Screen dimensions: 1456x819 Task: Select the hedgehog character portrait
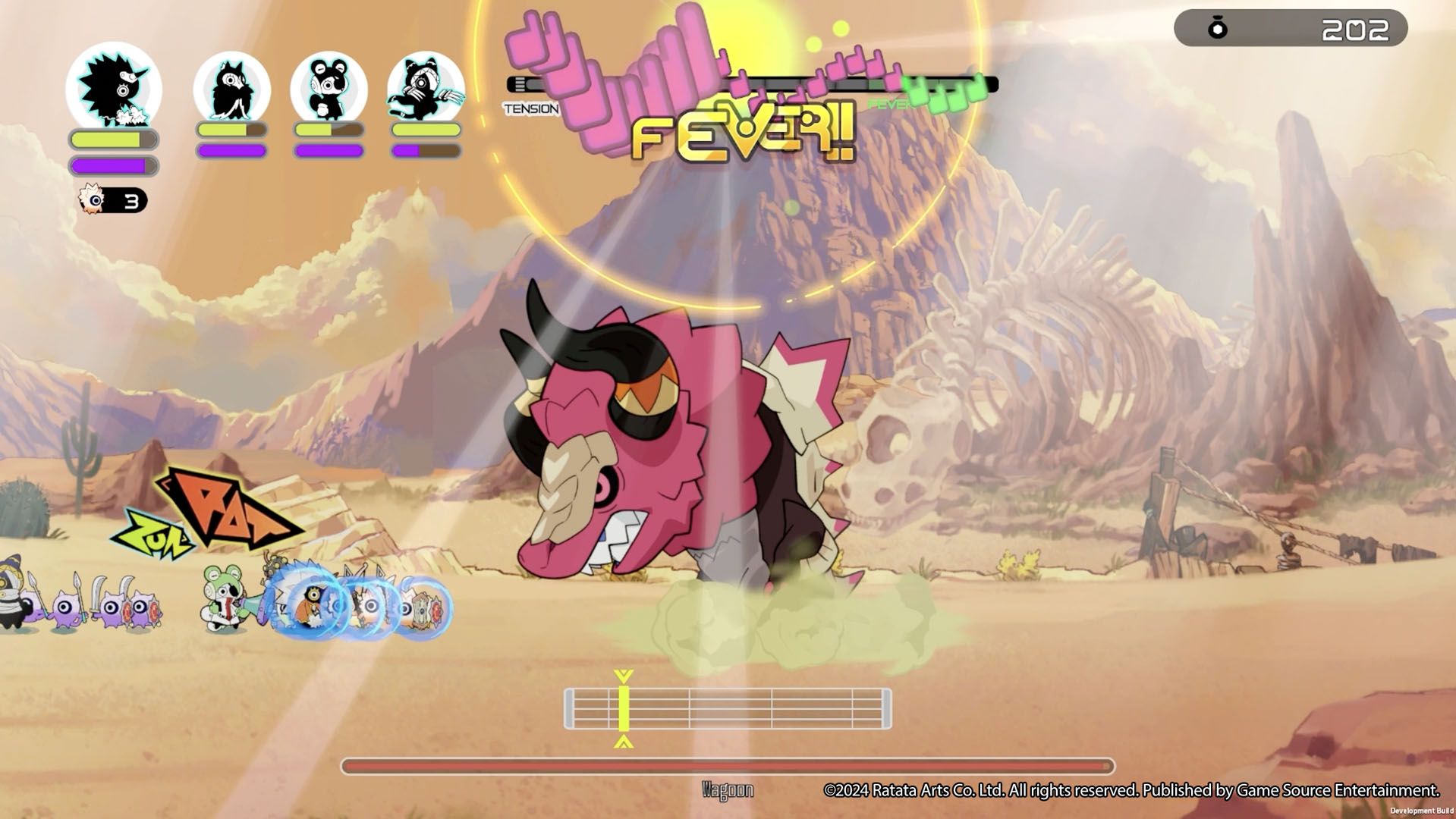[114, 87]
